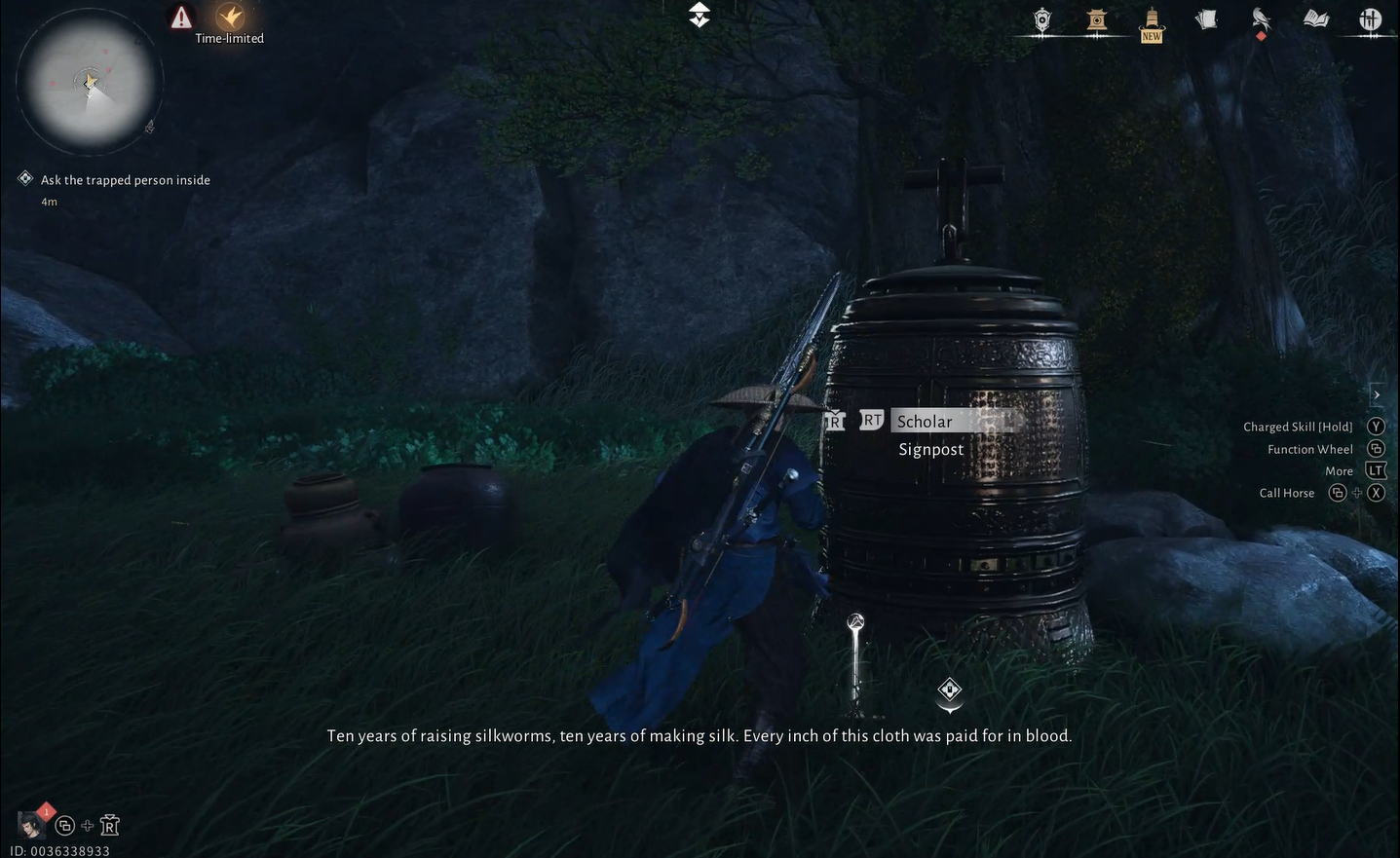Click the circular crossed emblem at far top right

click(1371, 18)
